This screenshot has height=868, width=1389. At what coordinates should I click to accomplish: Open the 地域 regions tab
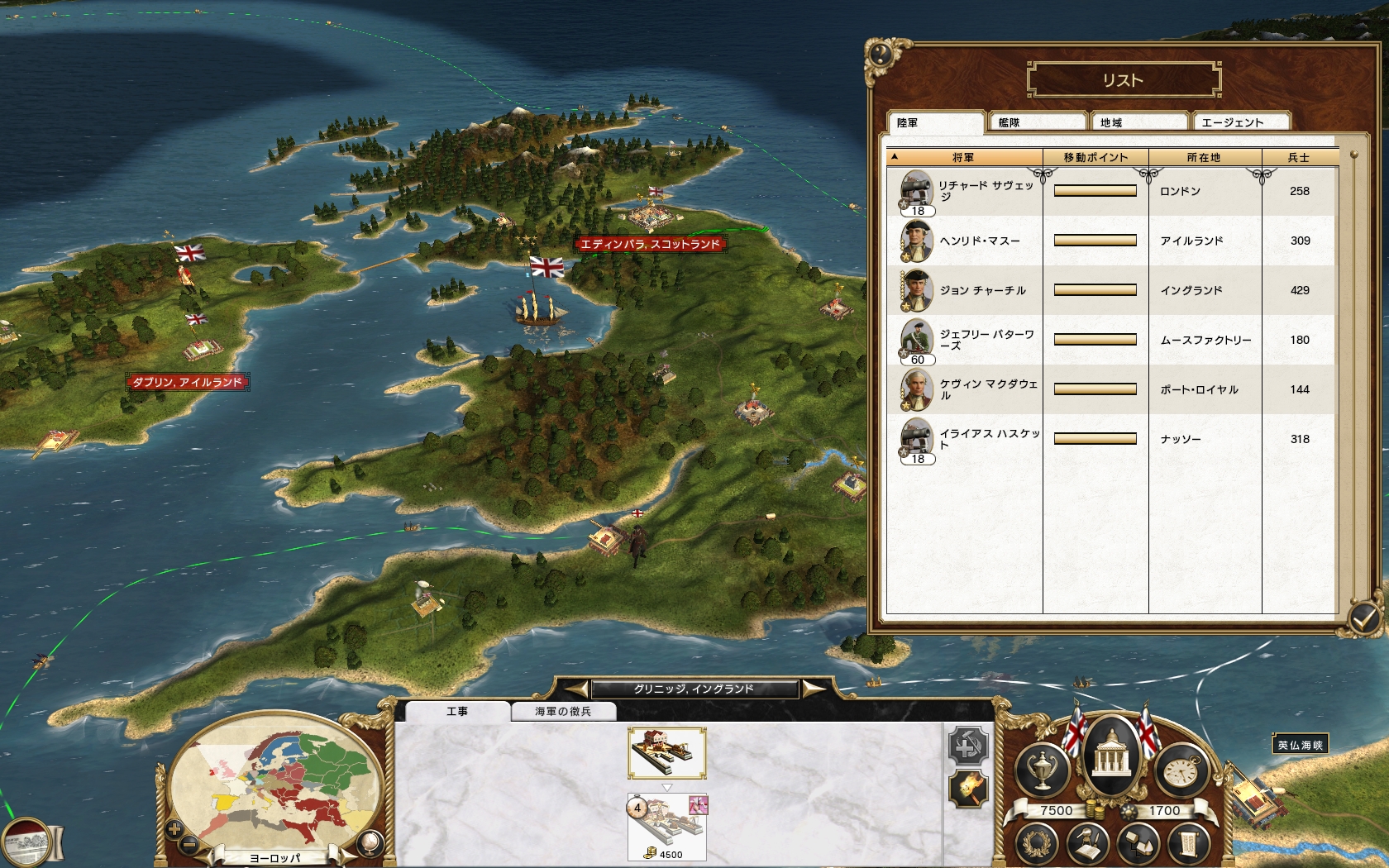[x=1138, y=122]
